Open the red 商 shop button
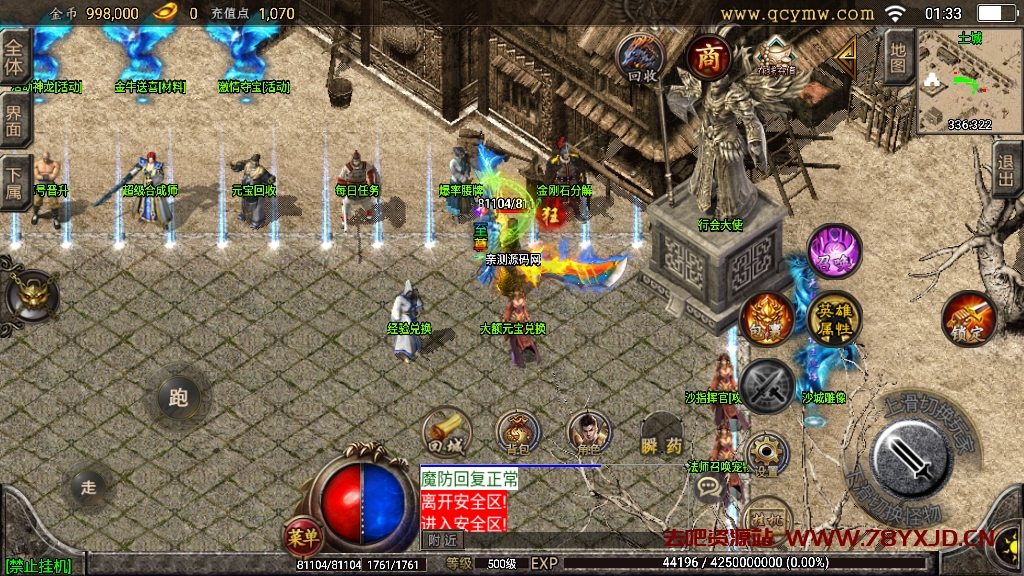Image resolution: width=1024 pixels, height=576 pixels. click(709, 57)
